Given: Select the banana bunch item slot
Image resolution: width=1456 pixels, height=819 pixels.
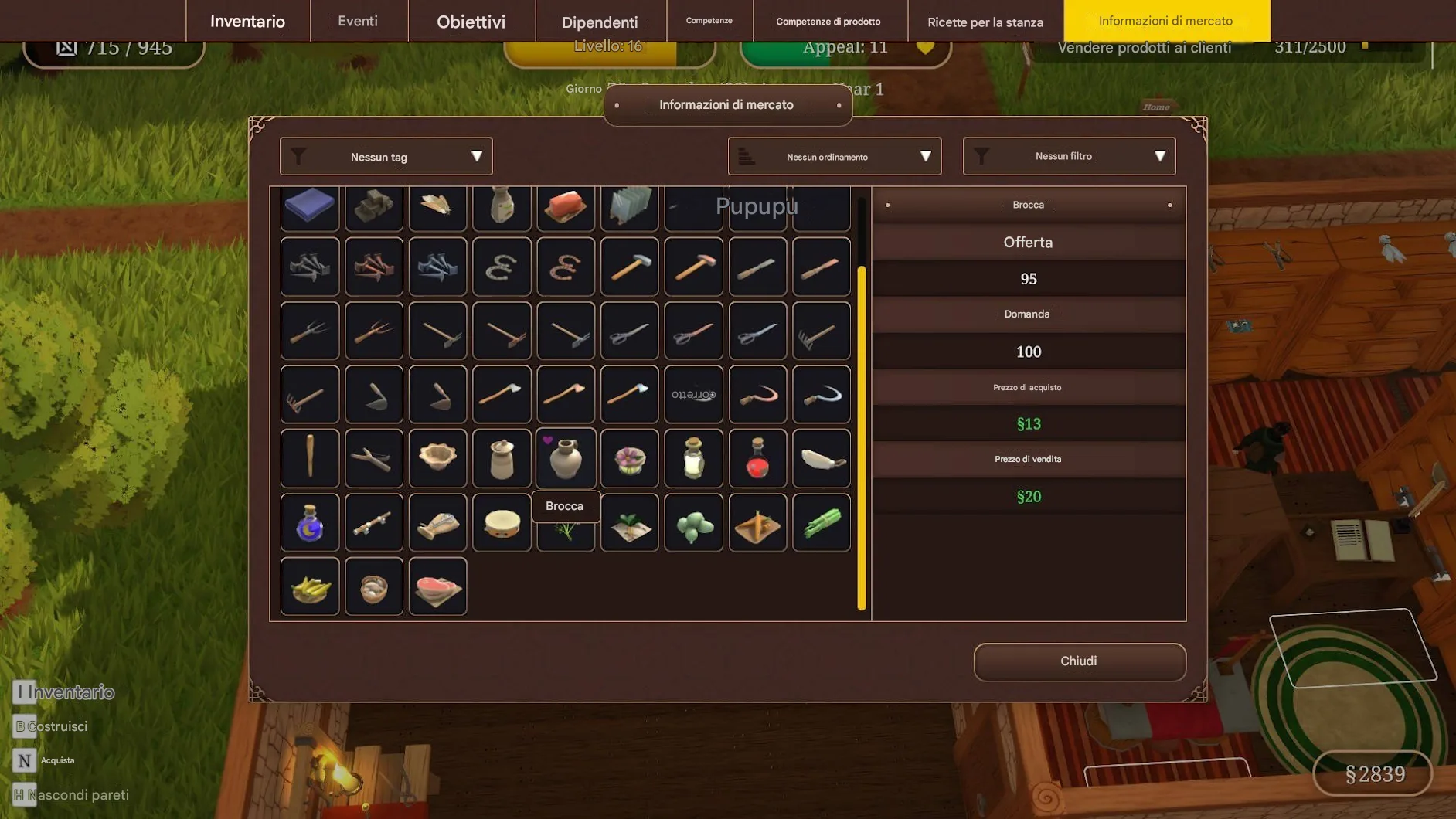Looking at the screenshot, I should click(310, 587).
